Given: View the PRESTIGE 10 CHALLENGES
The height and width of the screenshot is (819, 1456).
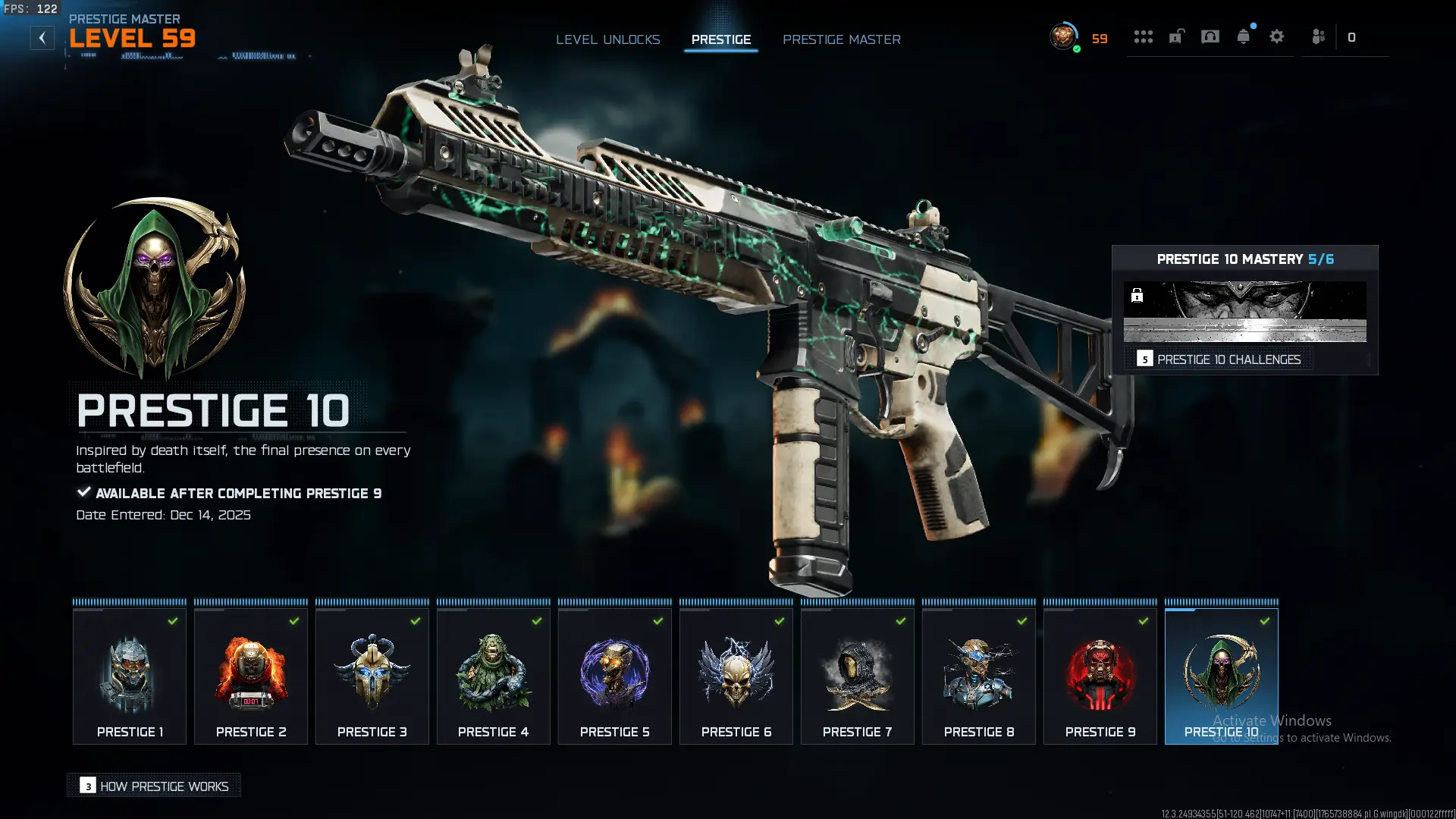Looking at the screenshot, I should point(1228,359).
